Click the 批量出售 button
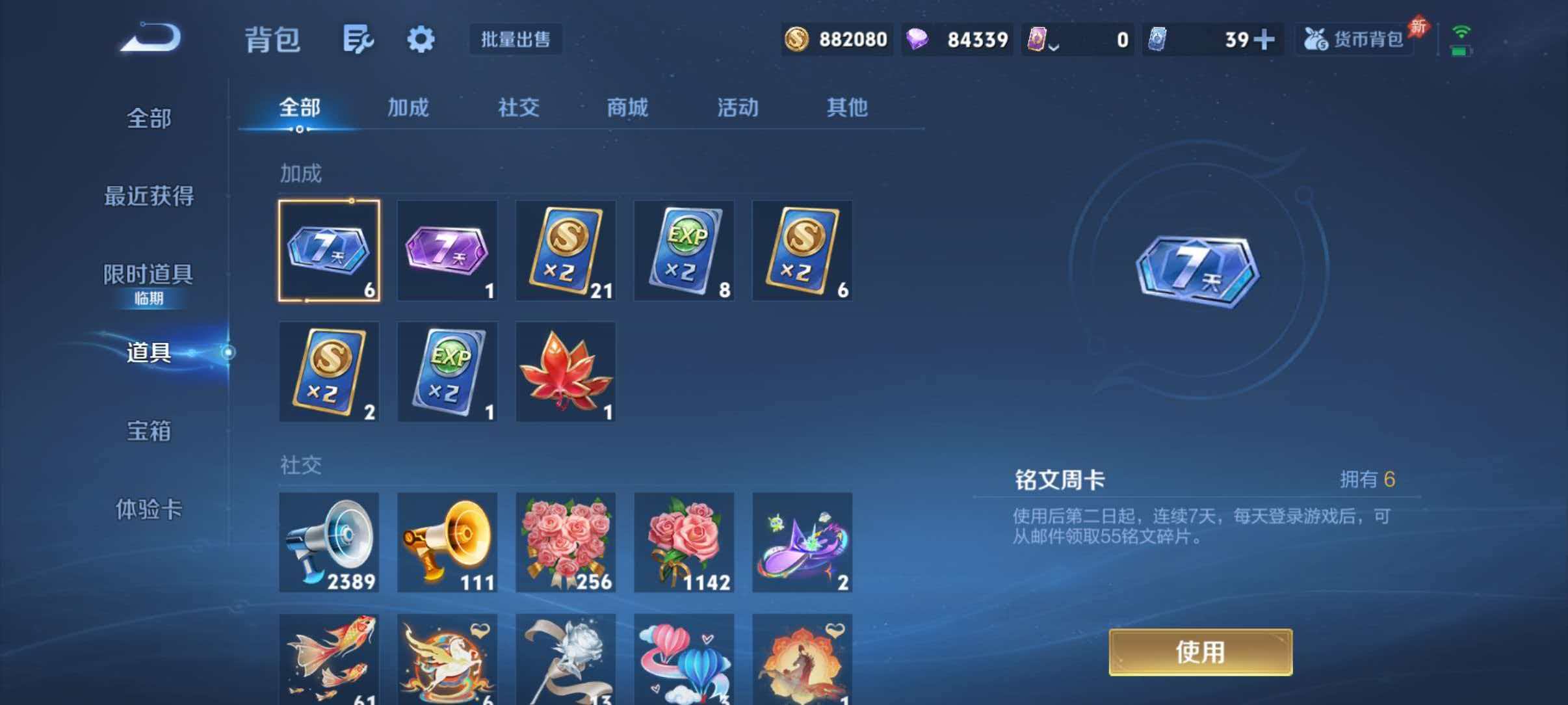The width and height of the screenshot is (1568, 705). click(x=516, y=40)
